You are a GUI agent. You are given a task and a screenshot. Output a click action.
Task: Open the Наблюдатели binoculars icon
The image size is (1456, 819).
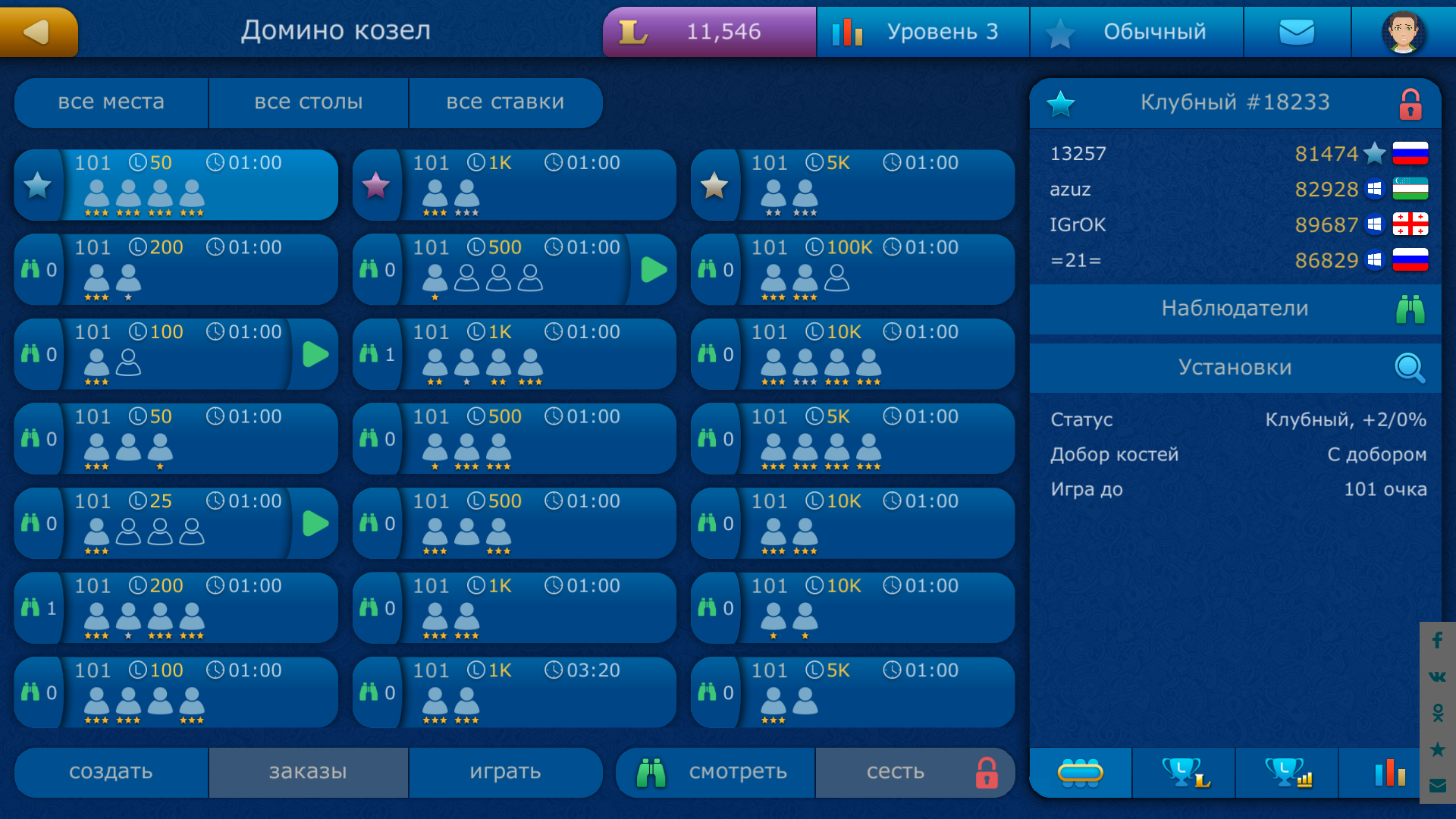pos(1410,309)
